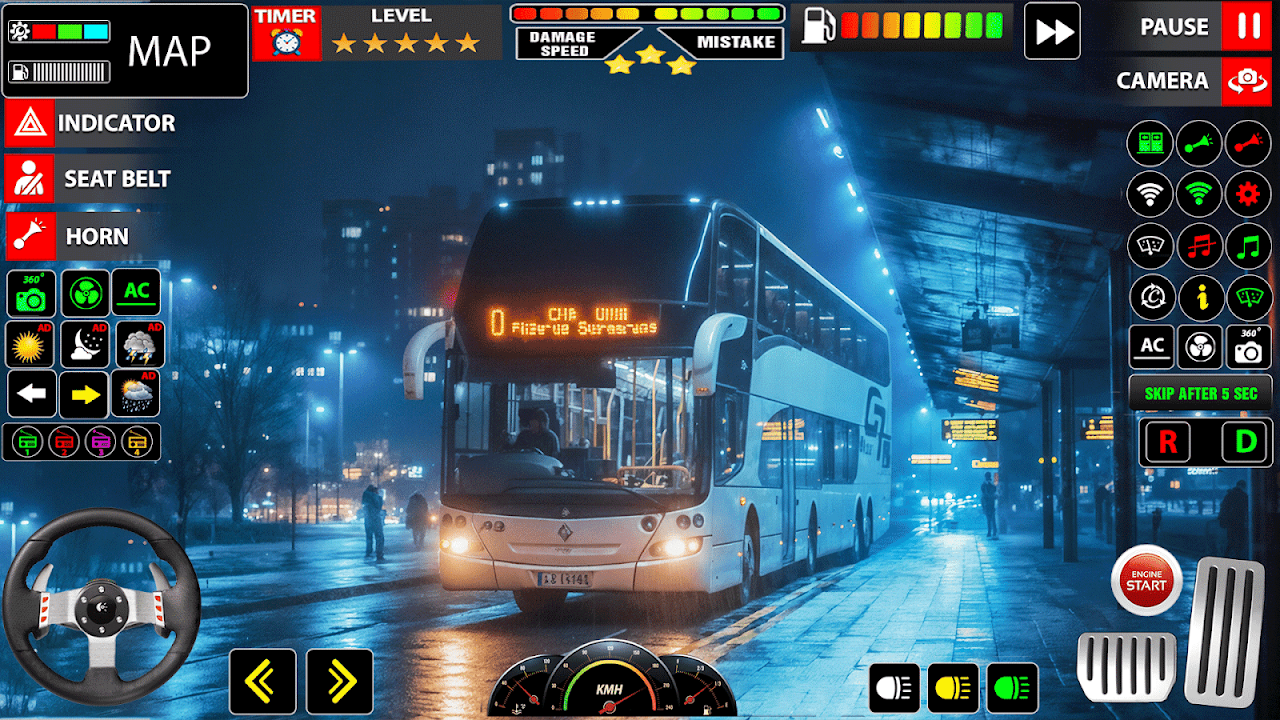Click SKIP AFTER 5 SEC
This screenshot has width=1280, height=720.
pyautogui.click(x=1200, y=394)
